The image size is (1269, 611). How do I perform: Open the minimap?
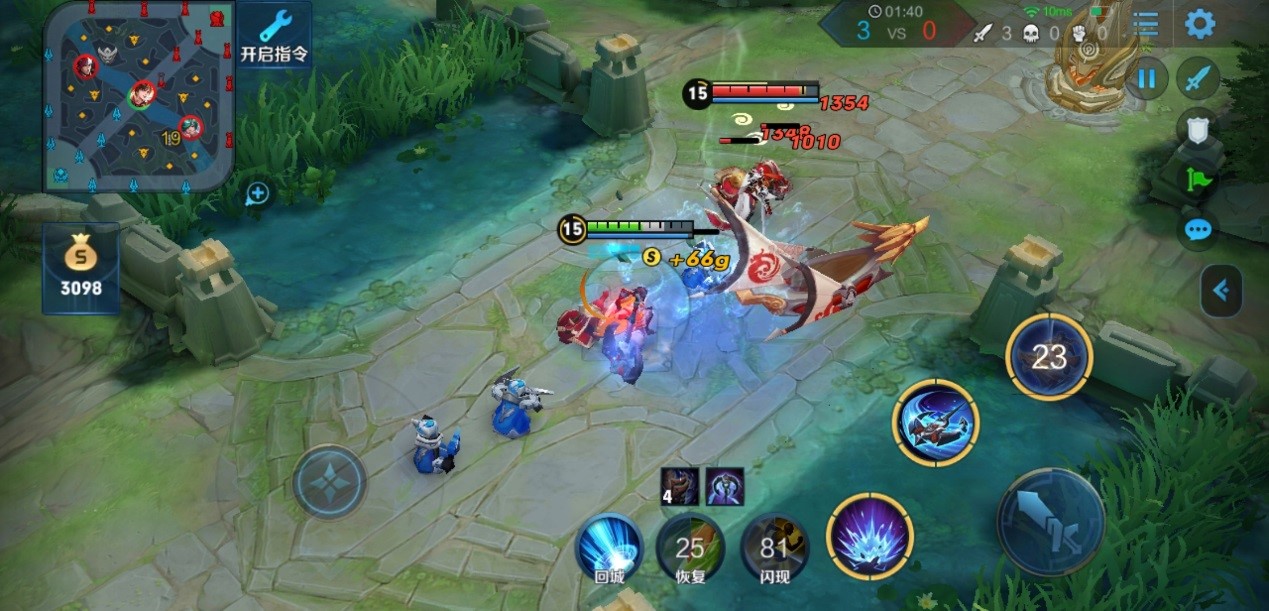point(139,96)
